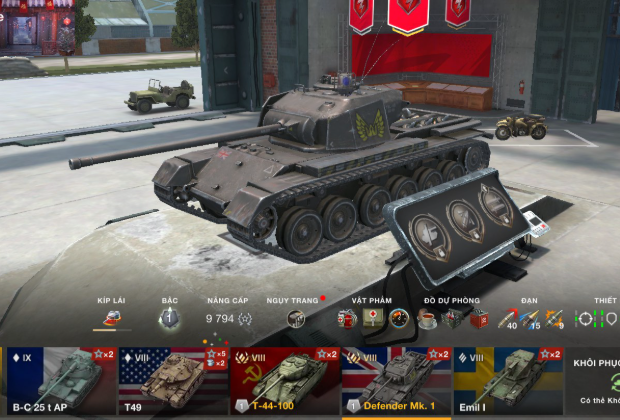Open the Khôi phục restore panel
The height and width of the screenshot is (420, 620).
597,381
